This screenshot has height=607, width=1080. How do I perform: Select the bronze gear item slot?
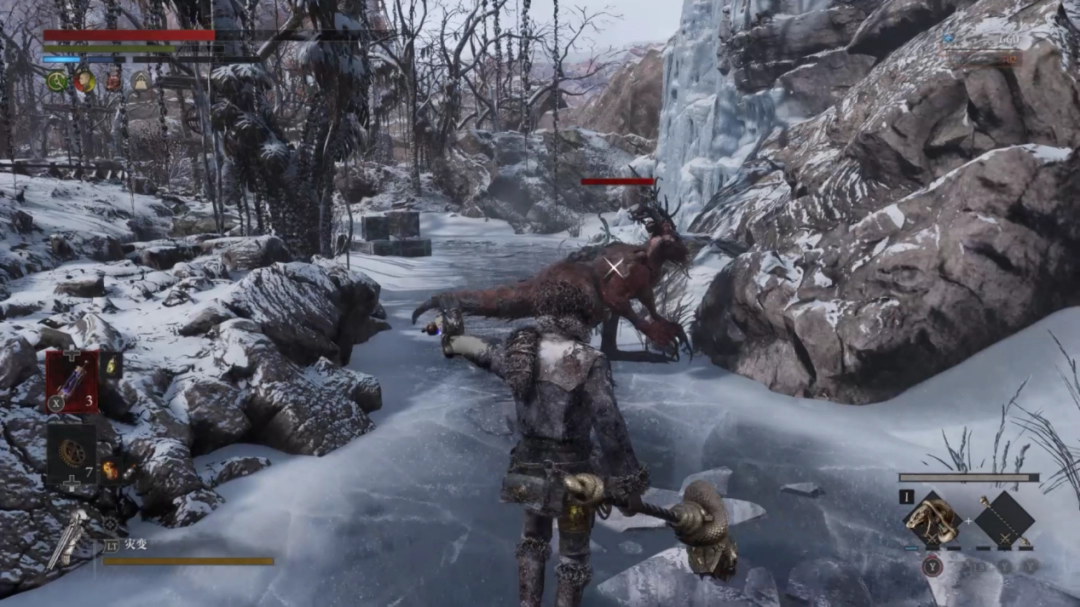[71, 454]
